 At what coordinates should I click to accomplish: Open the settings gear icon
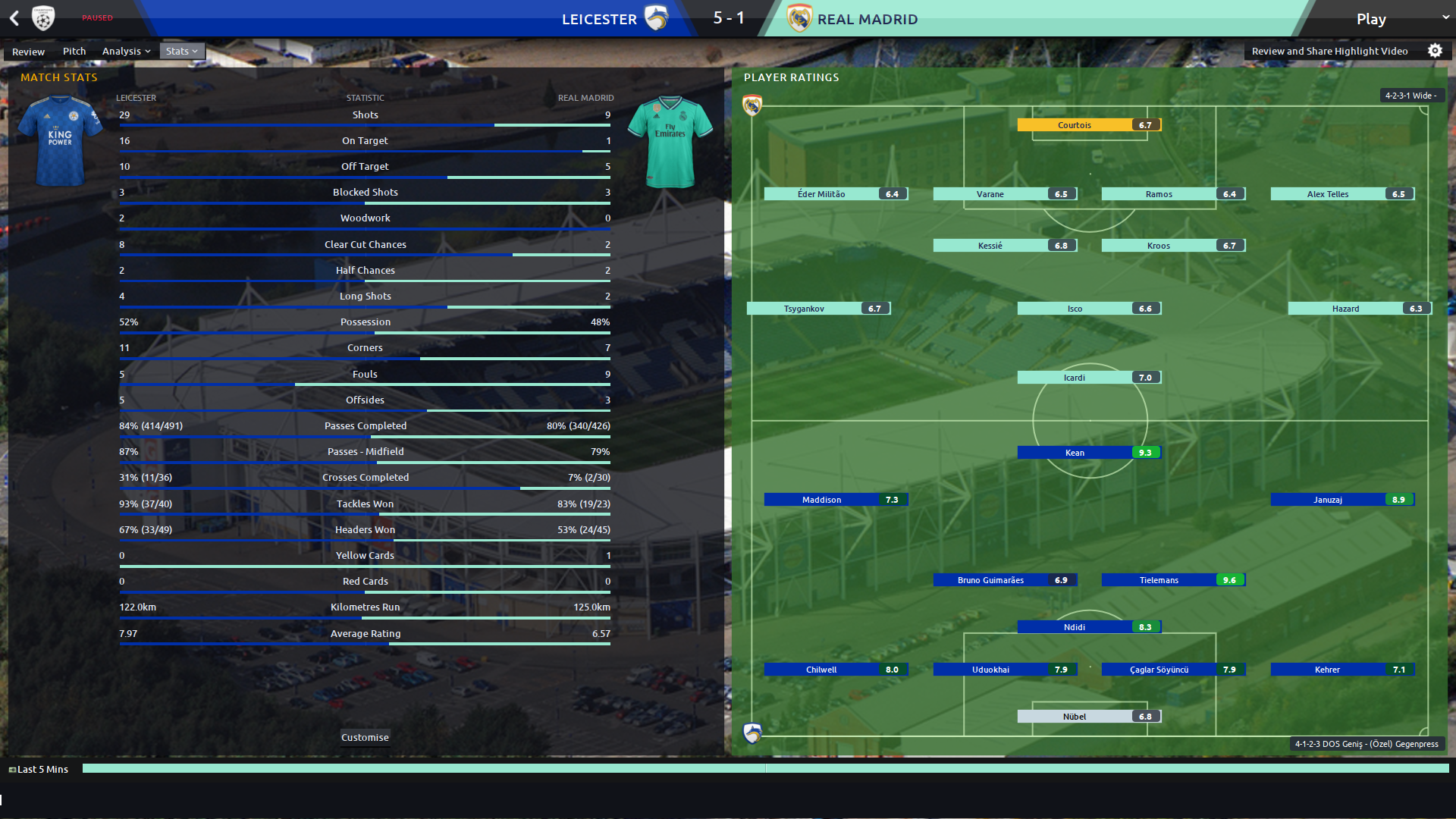1435,51
